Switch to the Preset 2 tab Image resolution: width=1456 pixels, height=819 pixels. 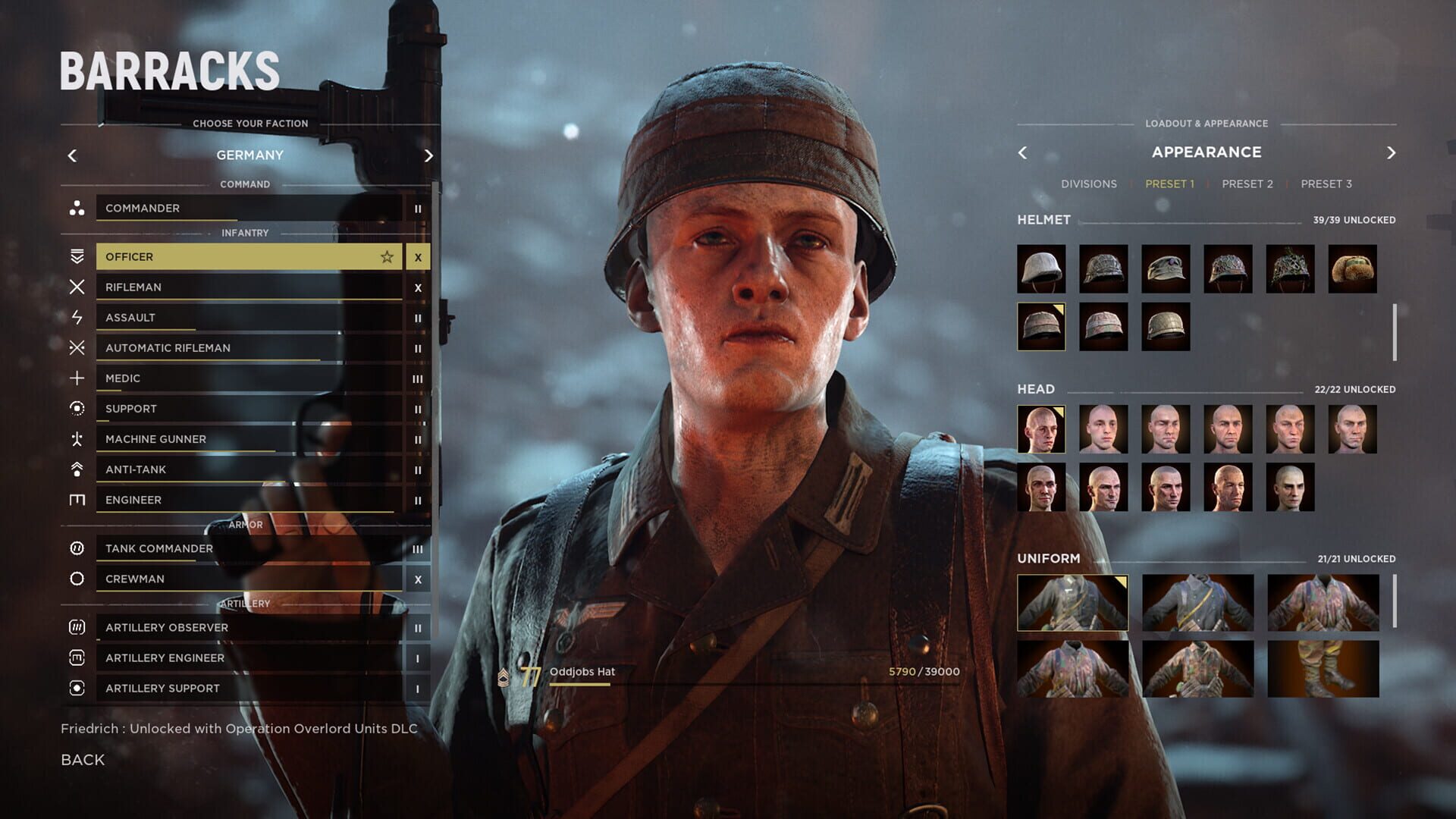pos(1247,184)
